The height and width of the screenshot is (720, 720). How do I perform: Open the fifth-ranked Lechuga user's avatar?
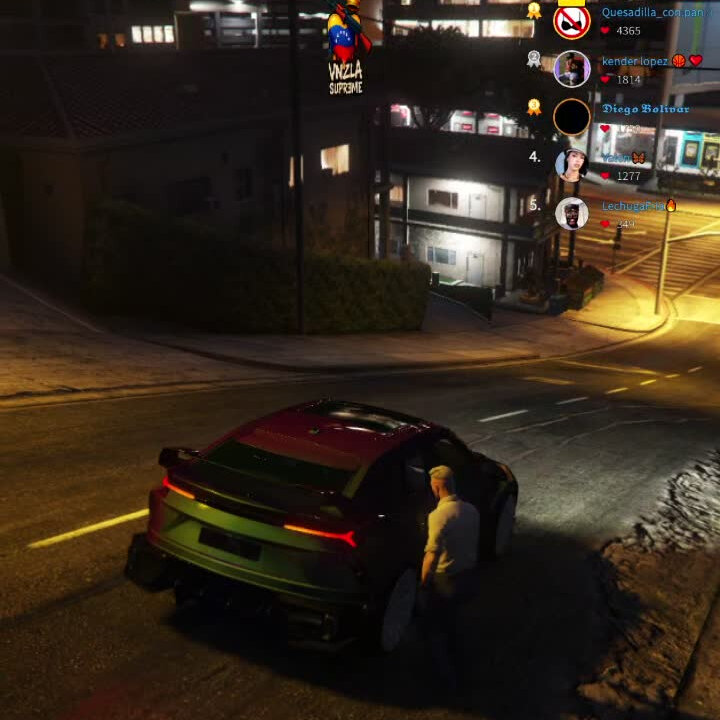click(x=572, y=213)
